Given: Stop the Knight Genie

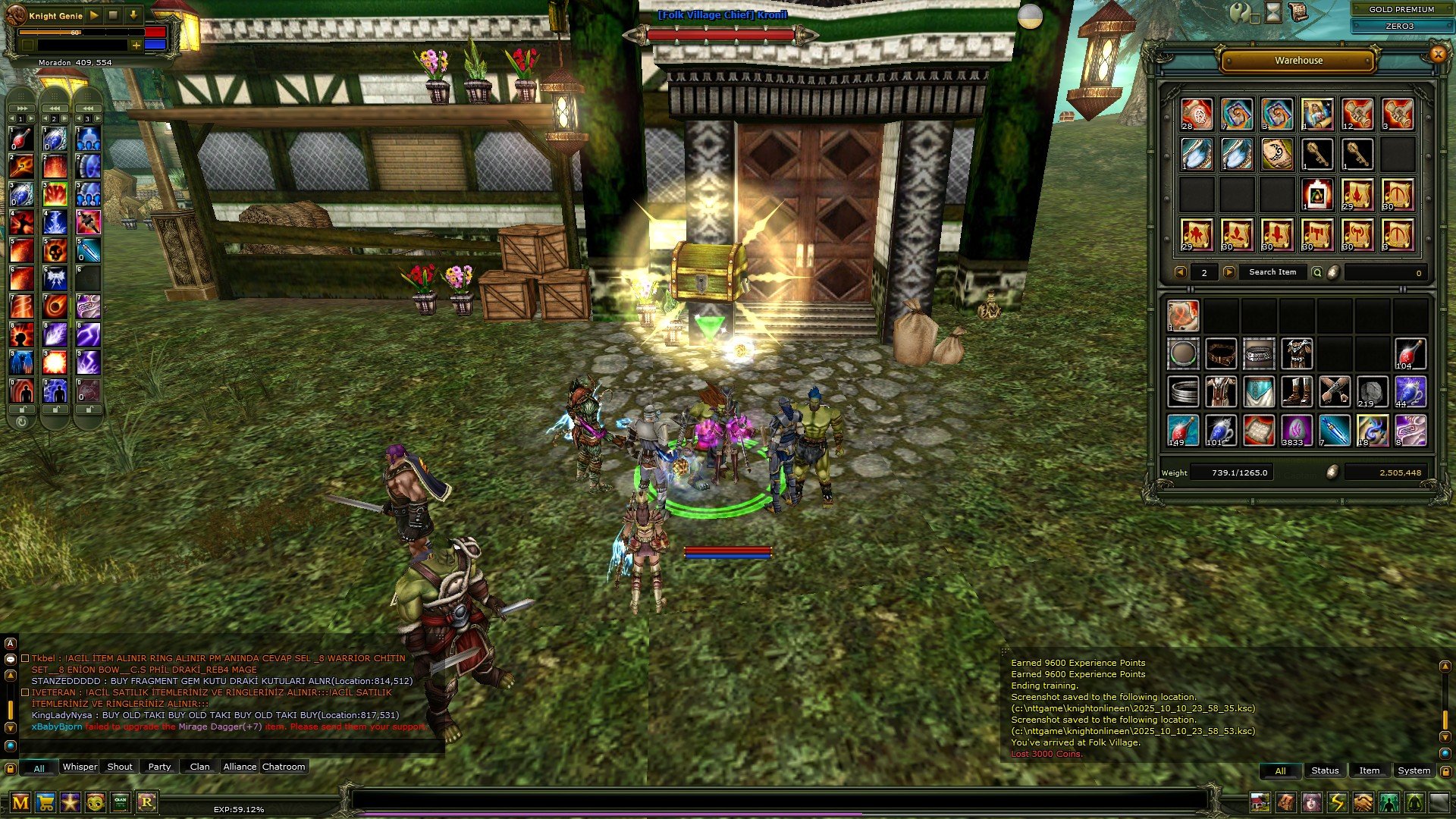Looking at the screenshot, I should tap(113, 15).
